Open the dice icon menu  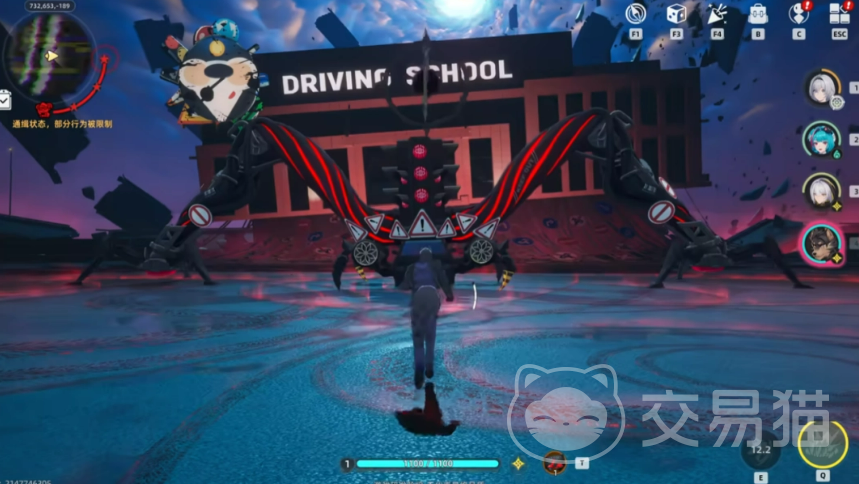tap(676, 14)
